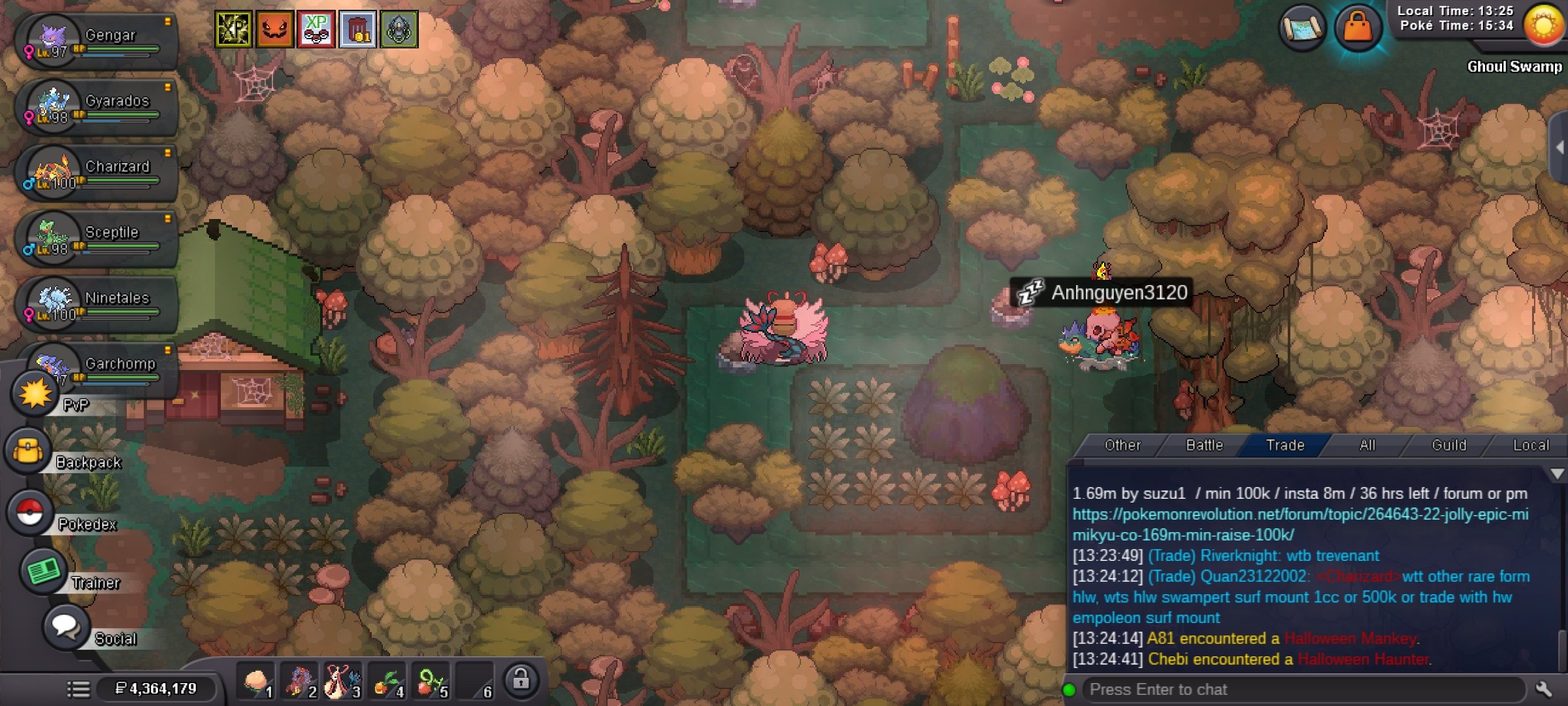This screenshot has width=1568, height=706.
Task: Open the Pokedex
Action: pyautogui.click(x=30, y=513)
